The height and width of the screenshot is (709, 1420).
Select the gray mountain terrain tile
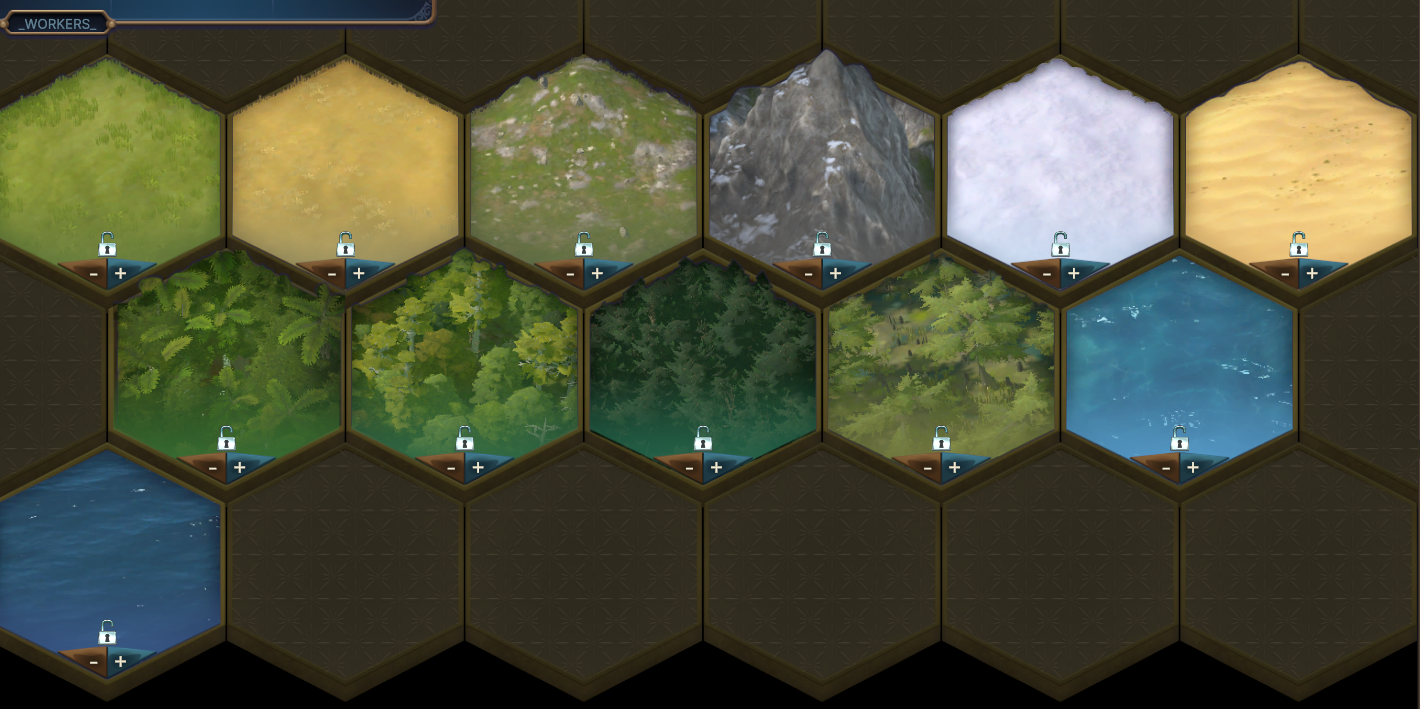point(822,150)
